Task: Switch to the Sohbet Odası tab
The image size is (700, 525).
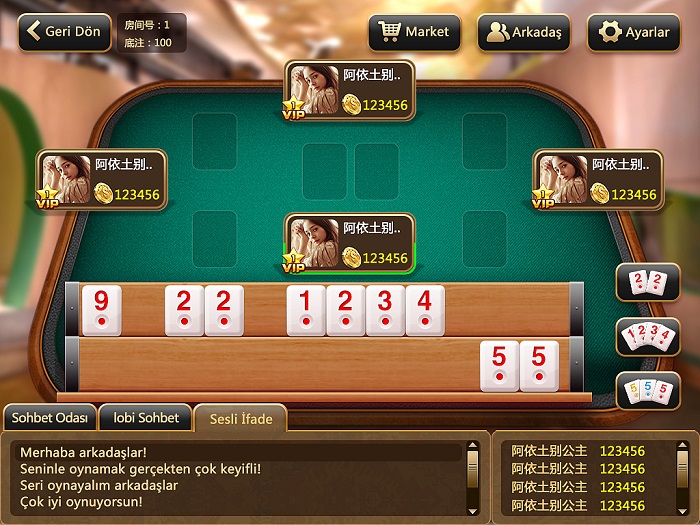Action: tap(49, 418)
